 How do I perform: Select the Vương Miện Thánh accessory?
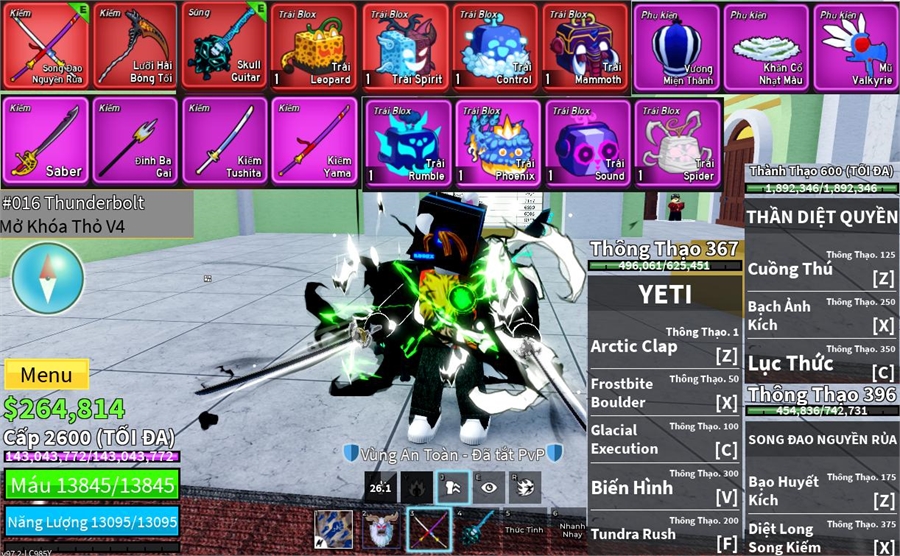point(676,46)
